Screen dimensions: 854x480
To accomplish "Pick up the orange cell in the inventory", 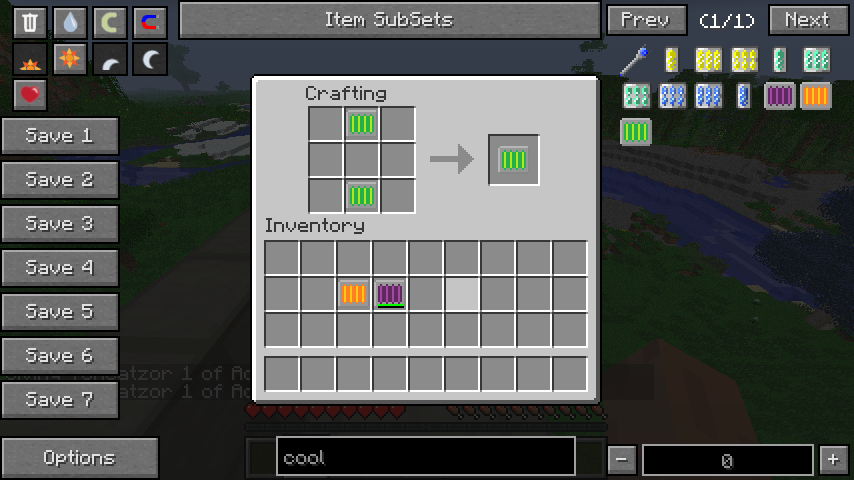I will pos(354,294).
